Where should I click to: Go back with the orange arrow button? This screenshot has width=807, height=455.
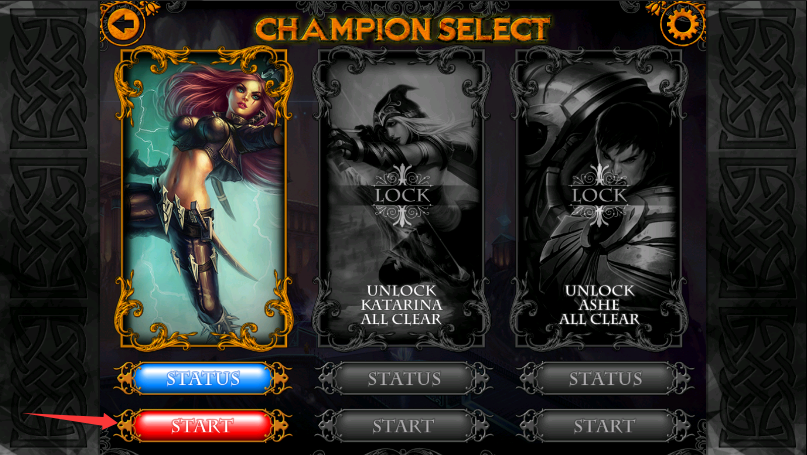coord(122,23)
